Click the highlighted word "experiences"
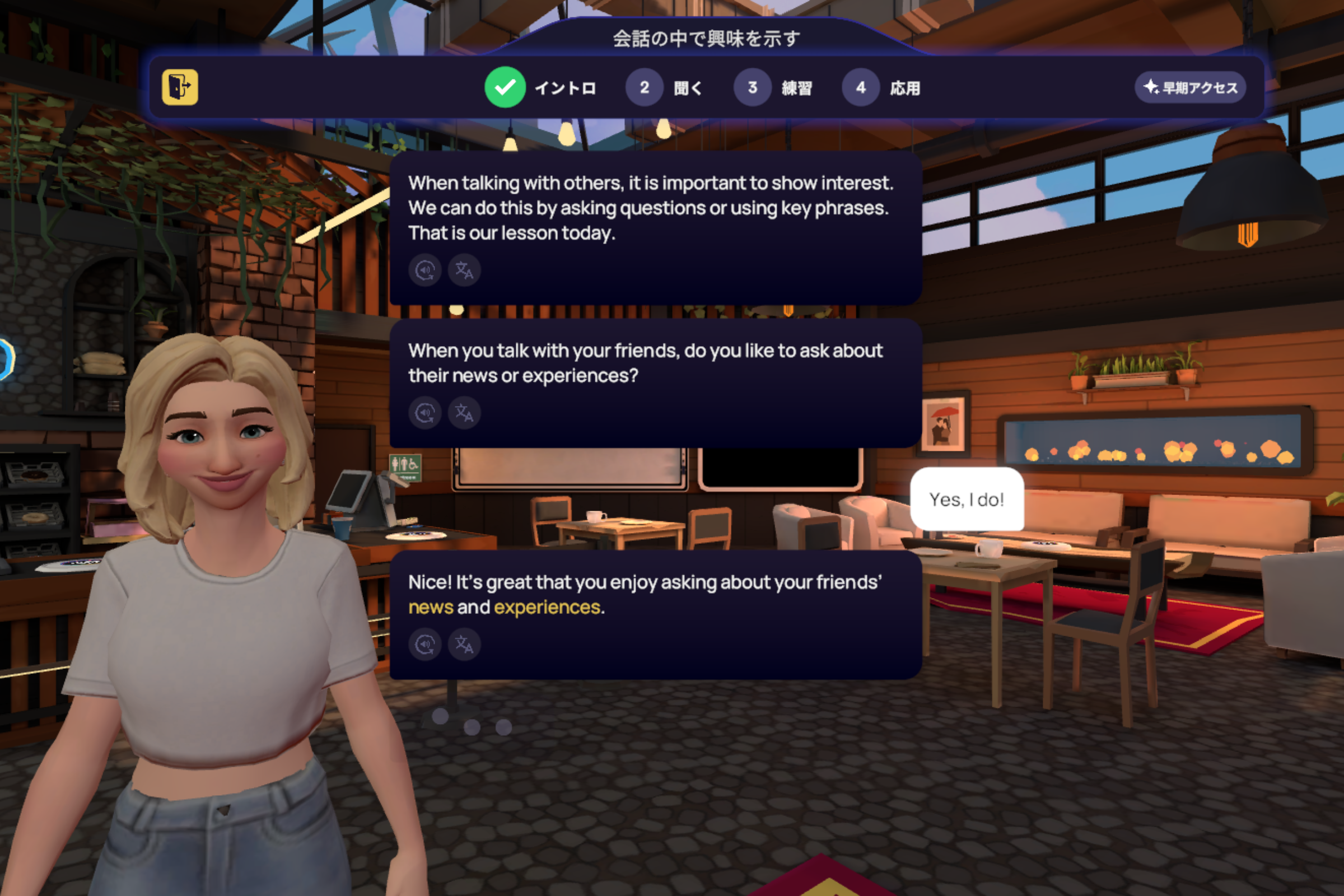Screen dimensions: 1344x896 pyautogui.click(x=547, y=608)
